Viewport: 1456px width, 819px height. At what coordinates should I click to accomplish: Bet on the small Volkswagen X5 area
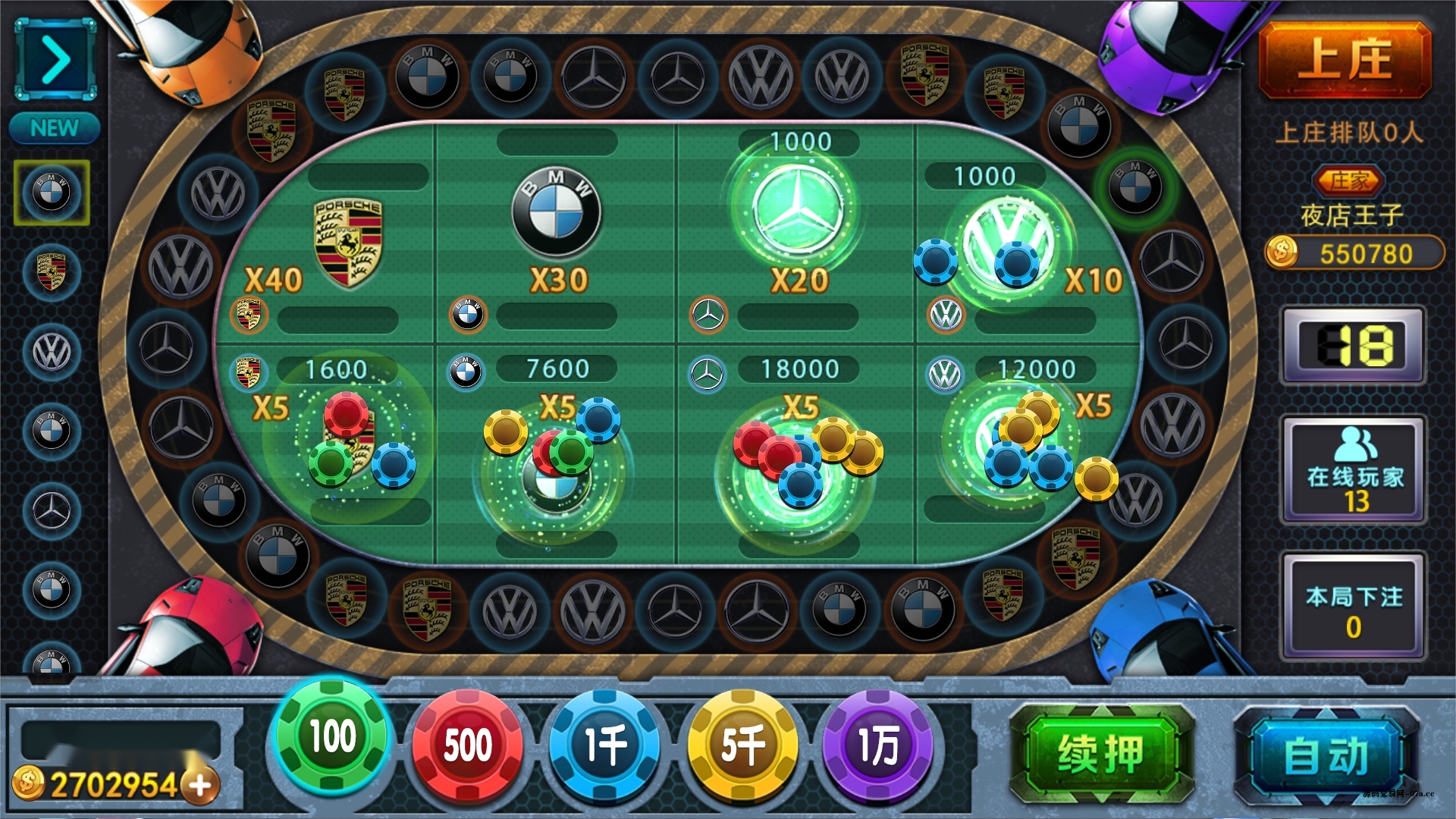(x=1024, y=455)
